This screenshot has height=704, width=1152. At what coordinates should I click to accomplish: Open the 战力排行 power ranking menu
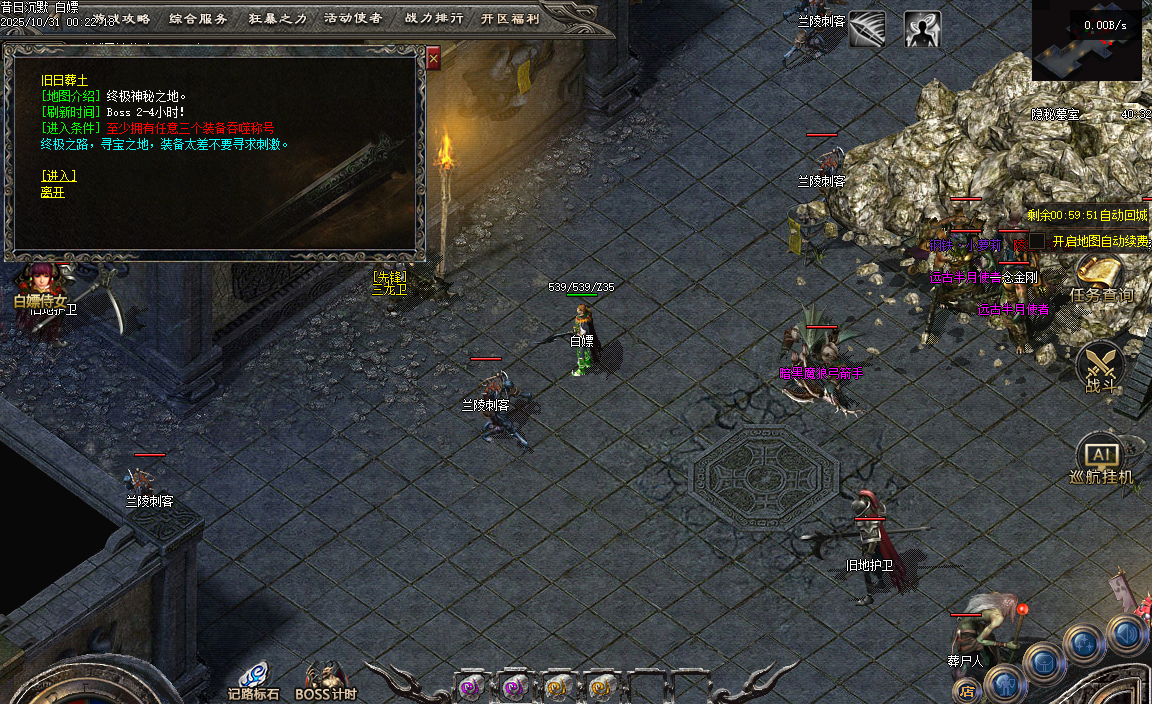click(x=433, y=19)
